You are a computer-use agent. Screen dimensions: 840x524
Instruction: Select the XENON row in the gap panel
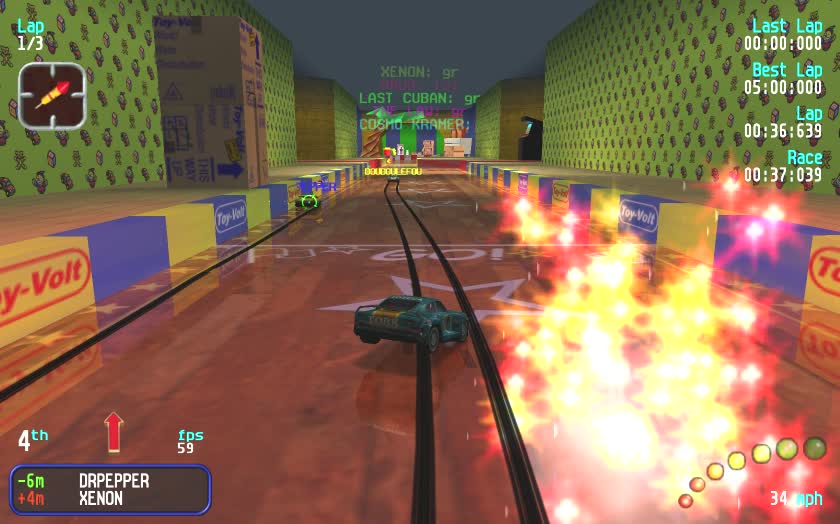(x=110, y=498)
